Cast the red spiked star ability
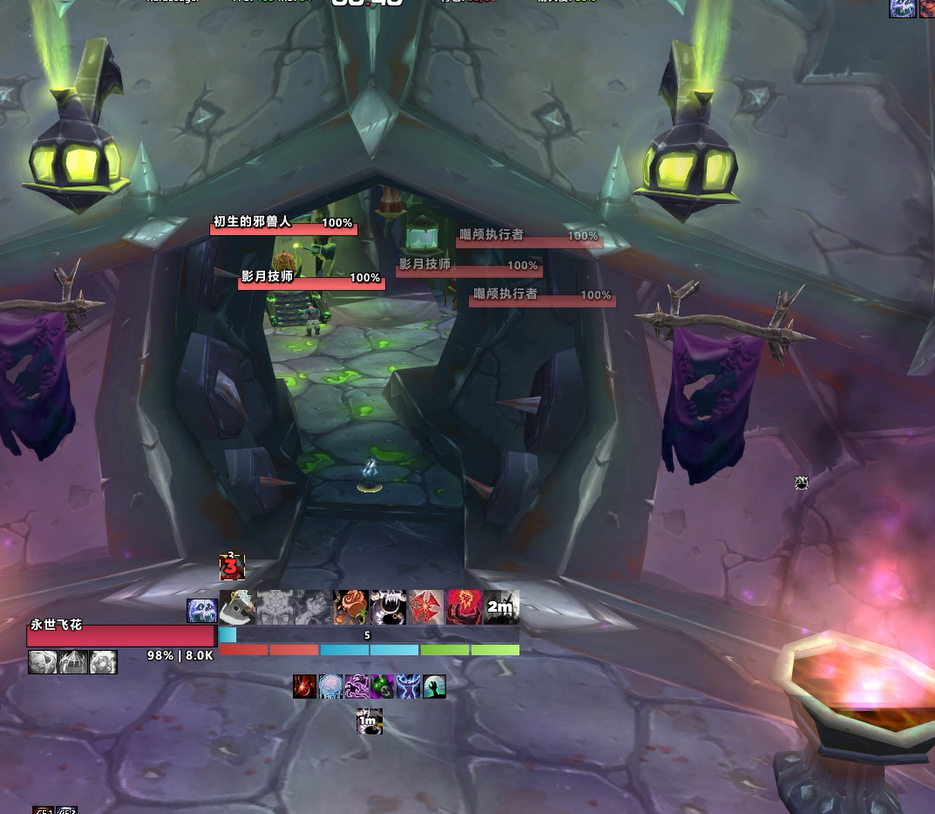Viewport: 935px width, 814px height. click(426, 607)
